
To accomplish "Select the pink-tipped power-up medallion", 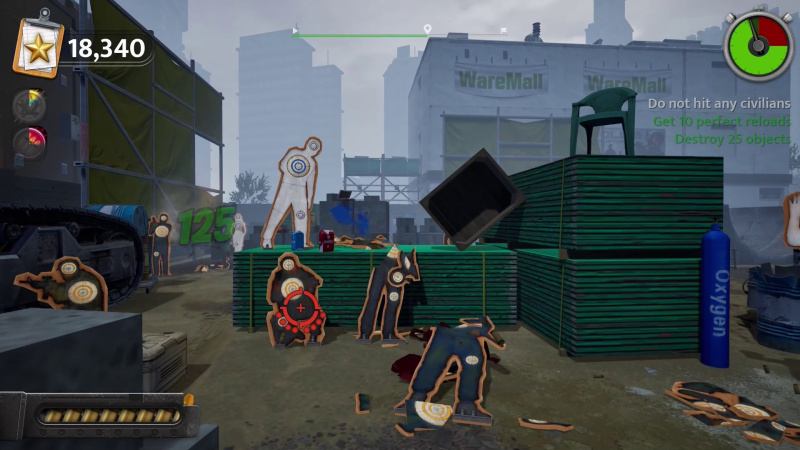I will click(29, 142).
